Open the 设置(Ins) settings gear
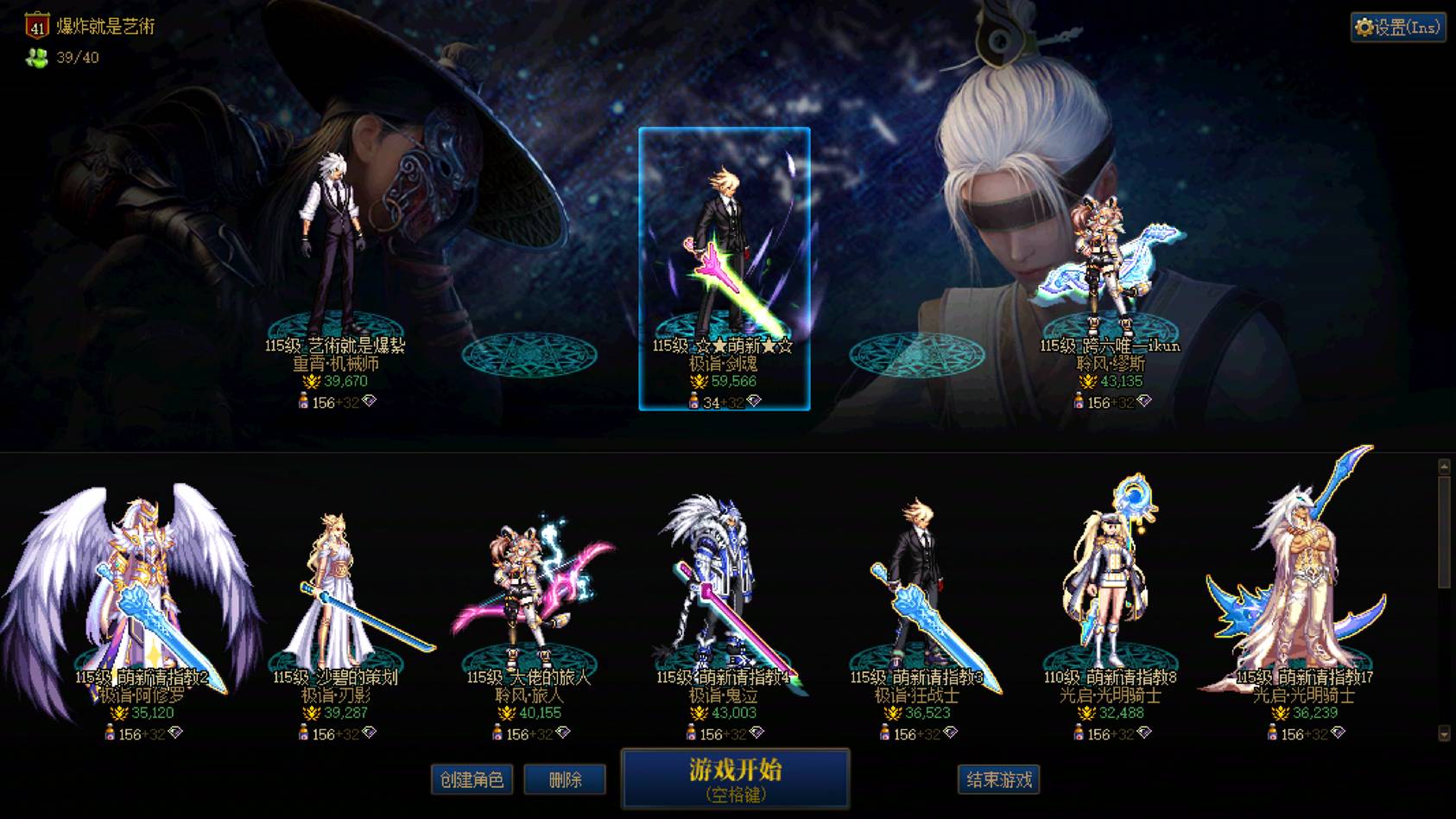Viewport: 1456px width, 819px height. tap(1397, 27)
